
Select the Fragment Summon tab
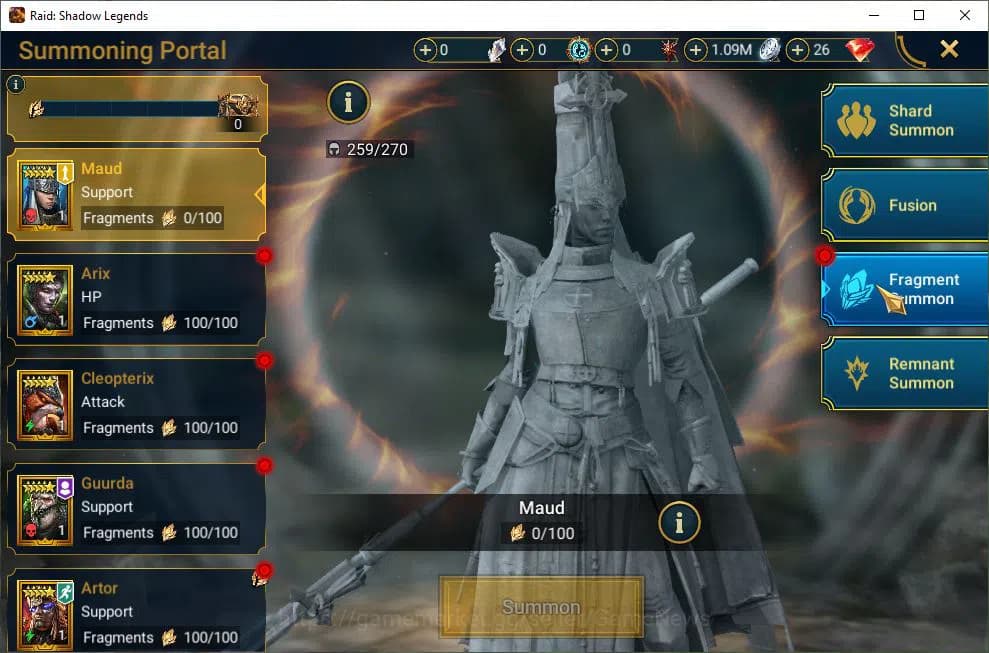coord(905,289)
